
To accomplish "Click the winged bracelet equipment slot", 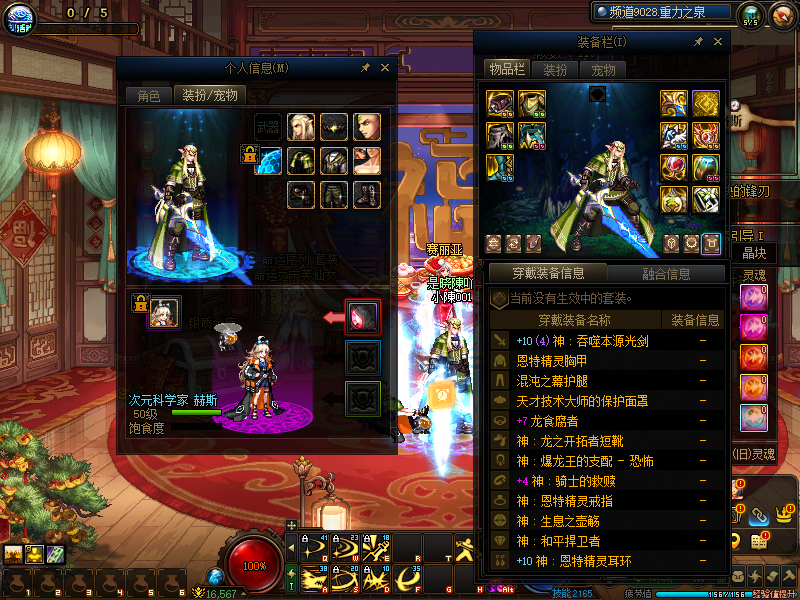I will (x=674, y=135).
